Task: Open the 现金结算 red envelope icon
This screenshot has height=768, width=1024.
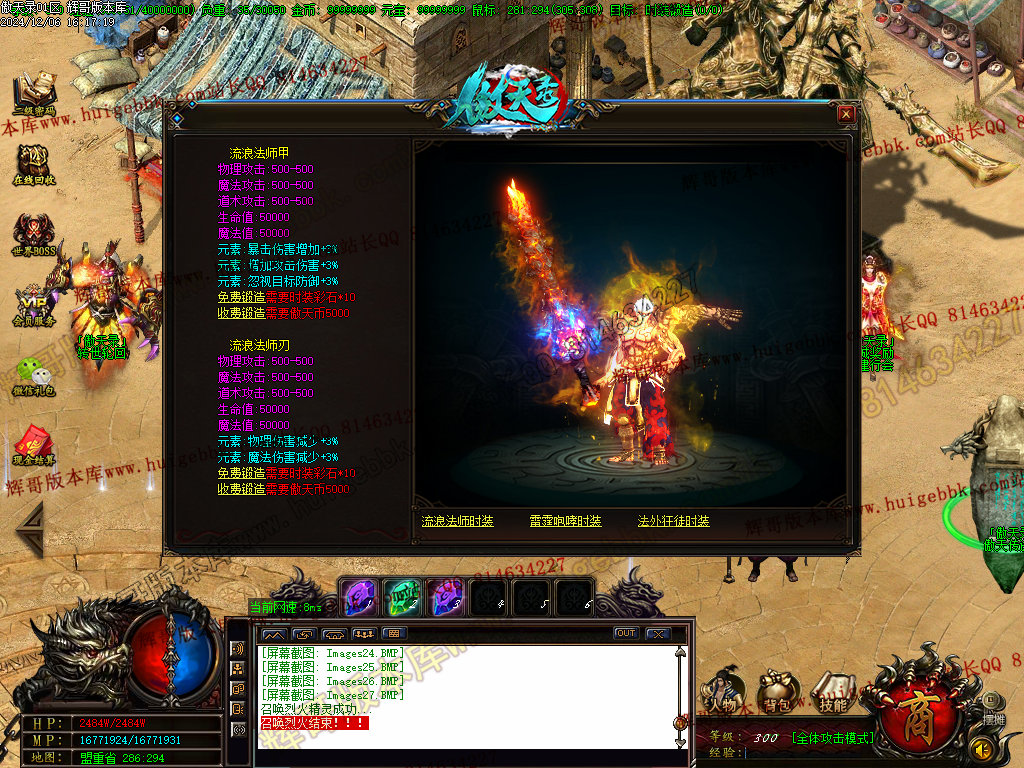Action: (x=34, y=445)
